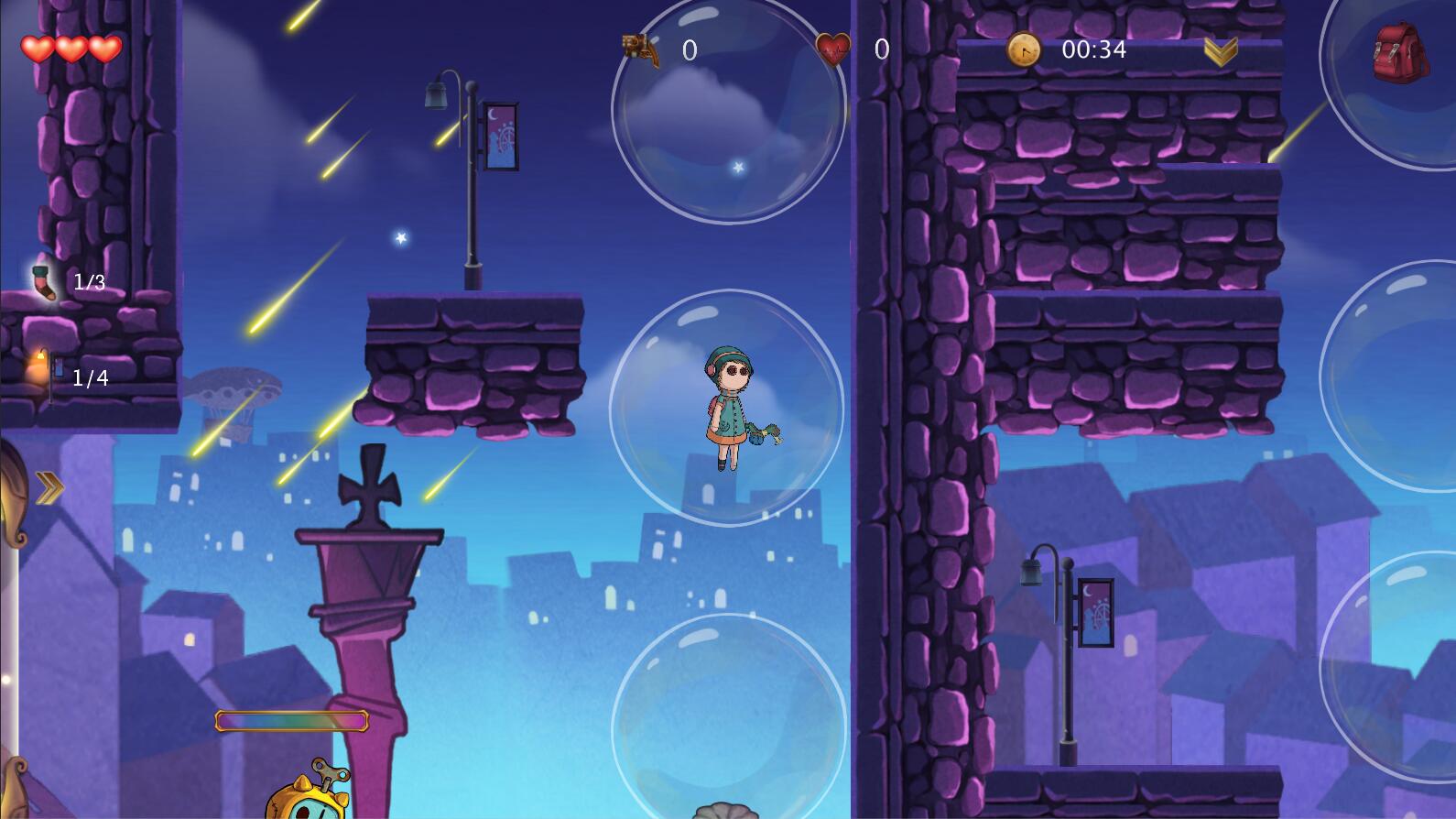Adjust the rainbow progress bar above the clock creature
Viewport: 1456px width, 819px height.
(291, 722)
